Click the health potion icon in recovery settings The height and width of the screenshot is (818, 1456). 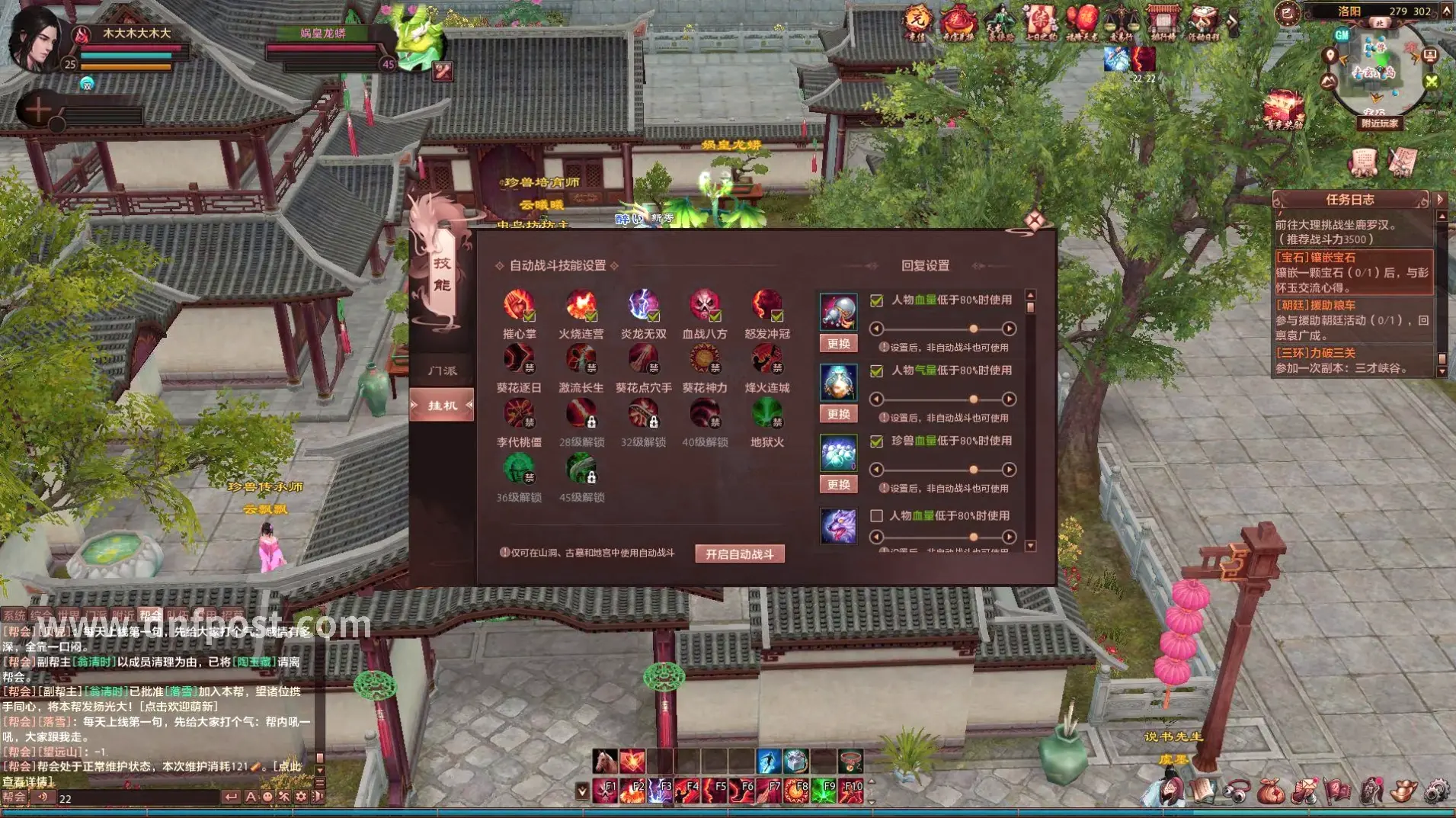838,313
